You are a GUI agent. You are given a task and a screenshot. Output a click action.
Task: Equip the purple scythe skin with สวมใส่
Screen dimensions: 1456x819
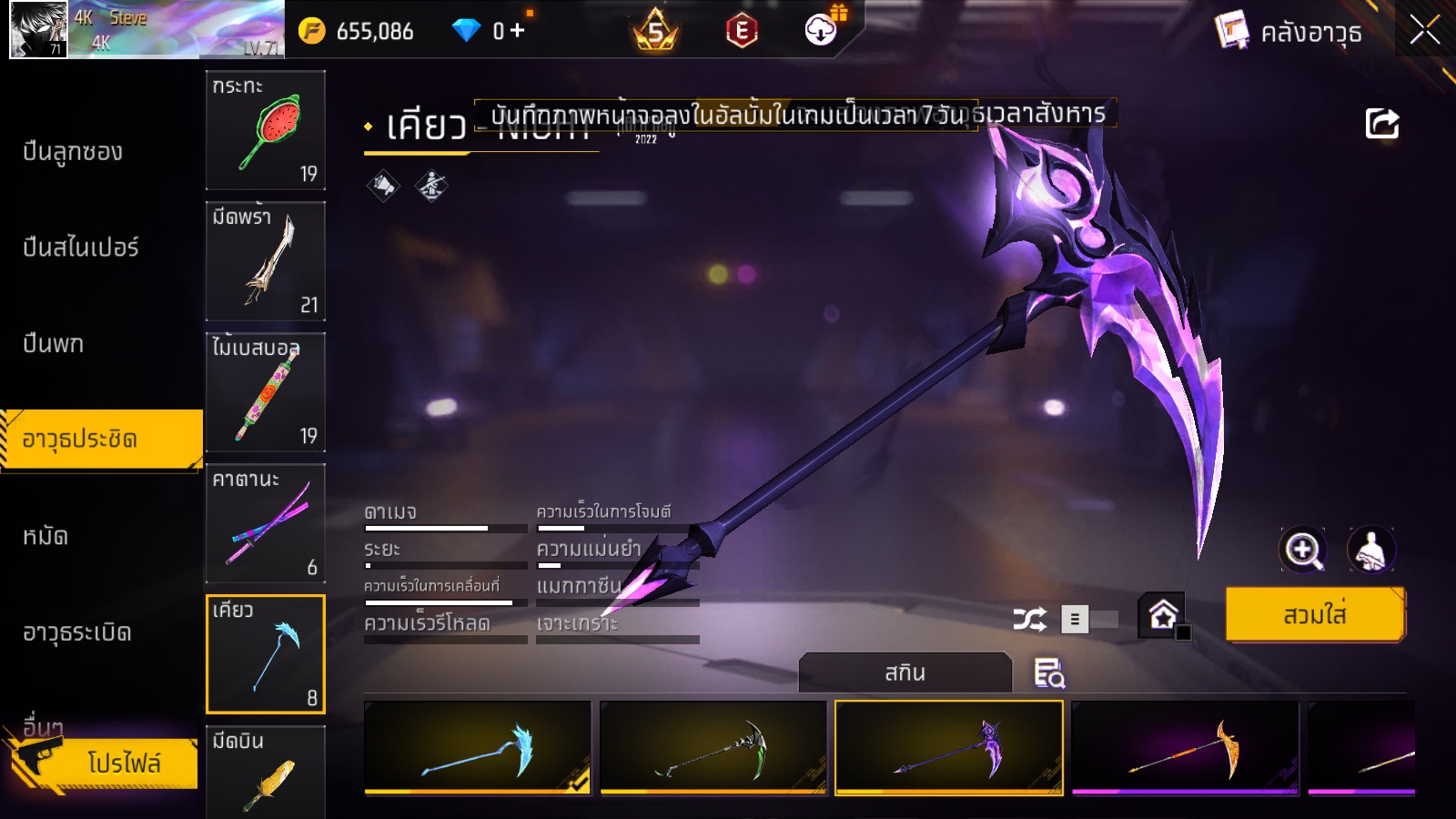[1314, 615]
